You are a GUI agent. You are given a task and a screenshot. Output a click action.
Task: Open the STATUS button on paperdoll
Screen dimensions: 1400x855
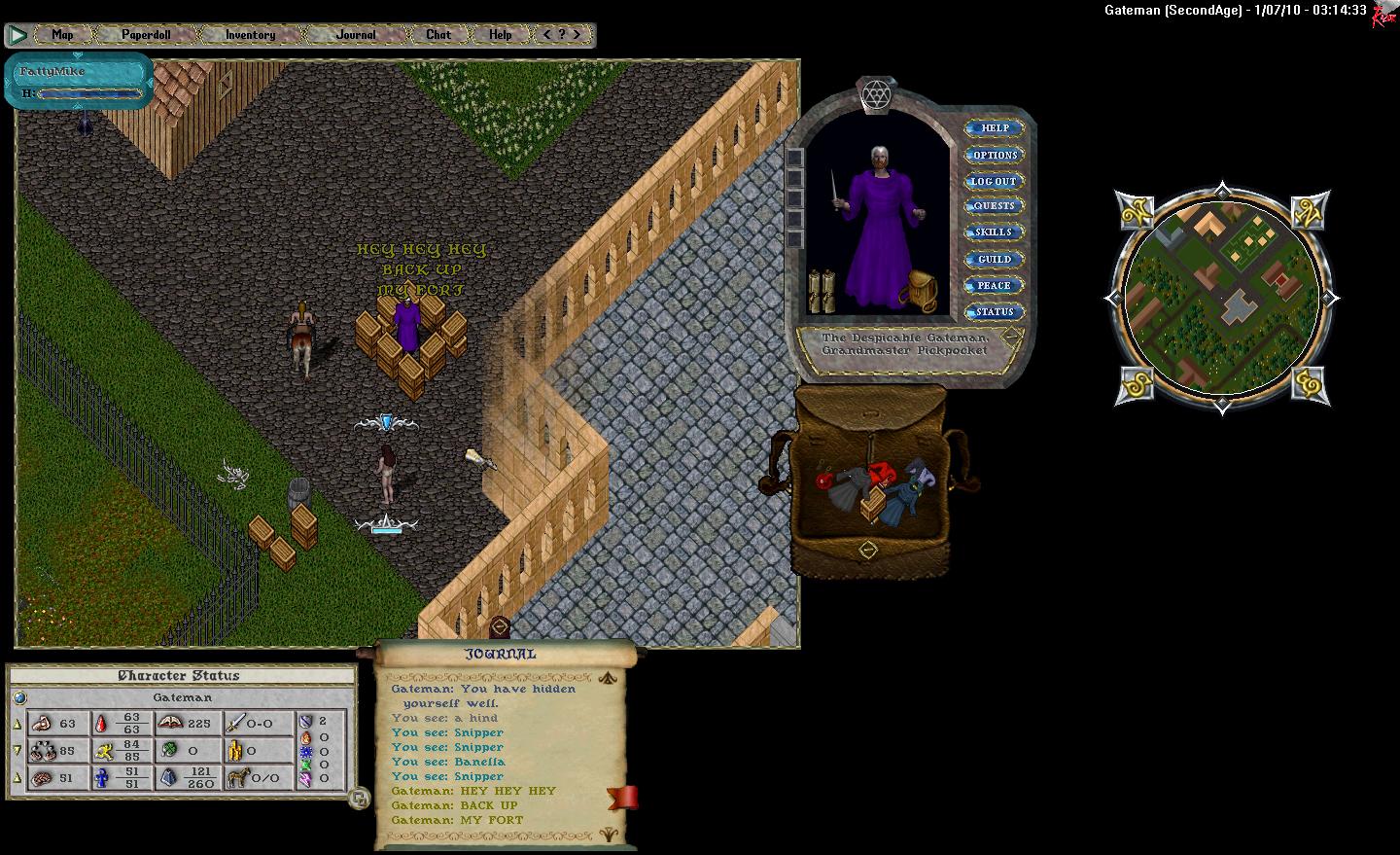click(994, 312)
